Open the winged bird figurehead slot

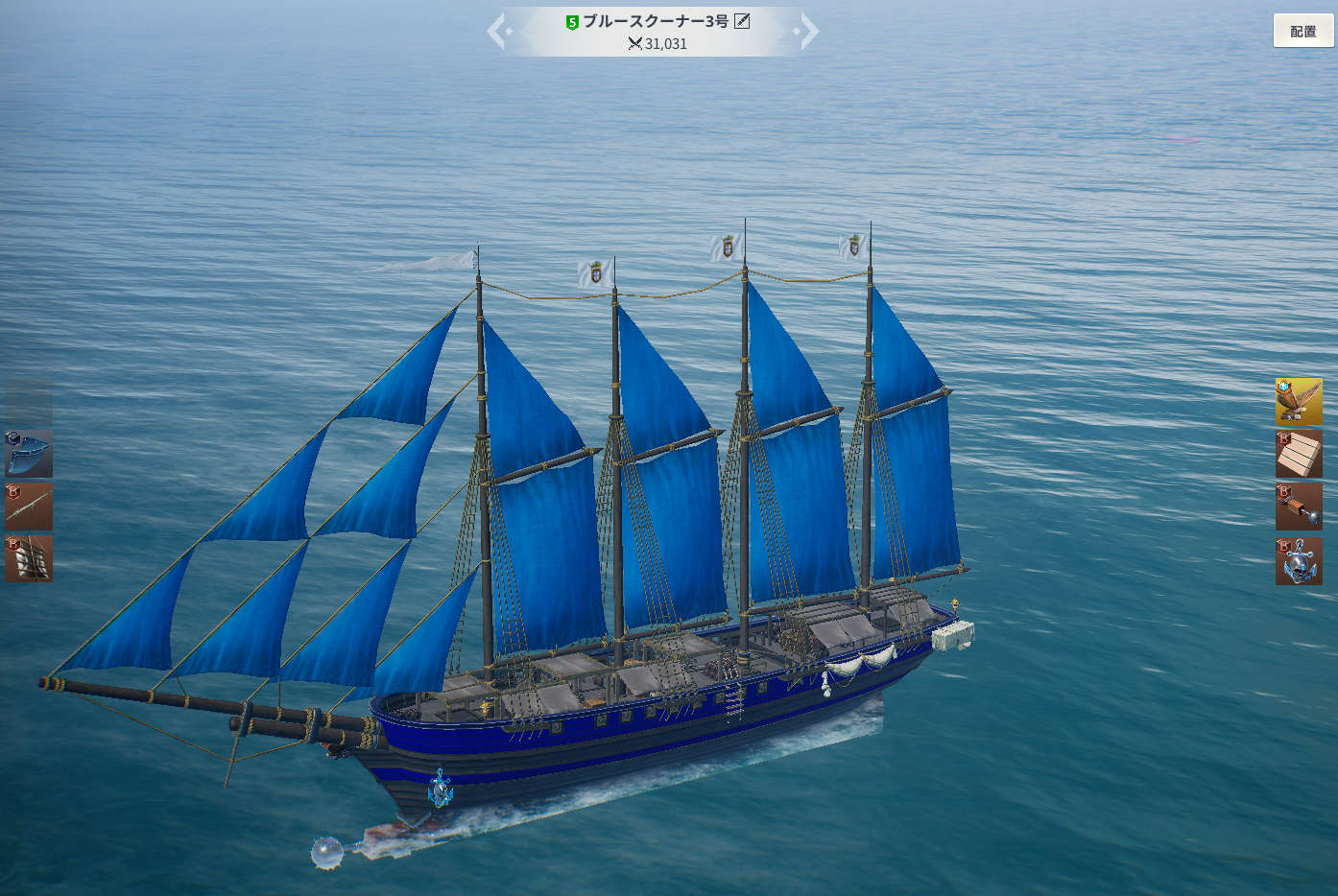coord(1299,401)
